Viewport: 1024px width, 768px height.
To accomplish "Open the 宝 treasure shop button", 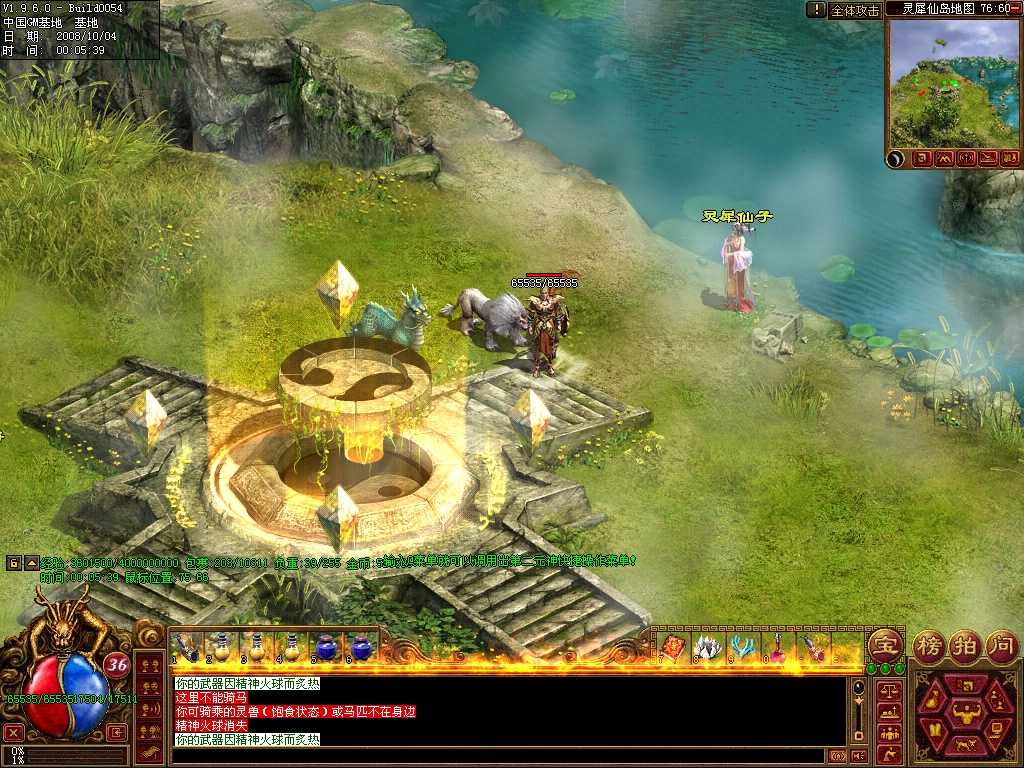I will click(884, 645).
